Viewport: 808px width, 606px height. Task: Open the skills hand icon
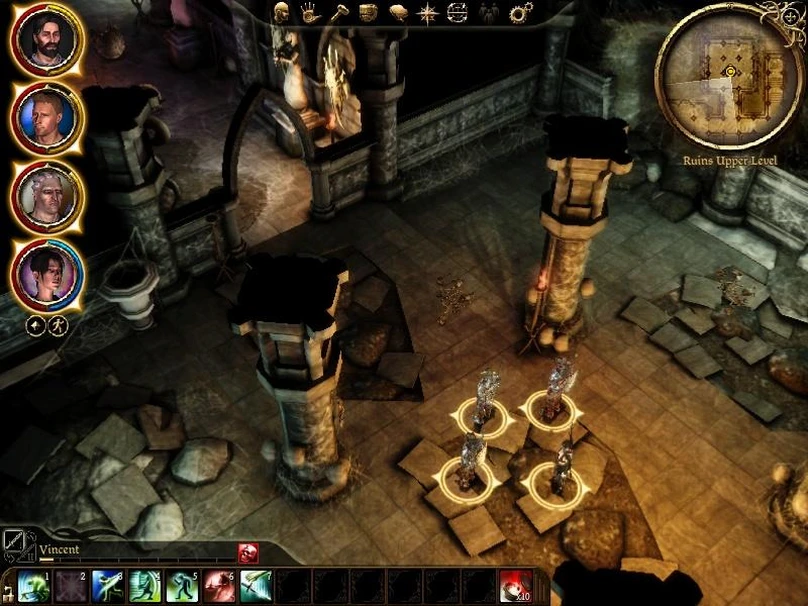coord(310,13)
